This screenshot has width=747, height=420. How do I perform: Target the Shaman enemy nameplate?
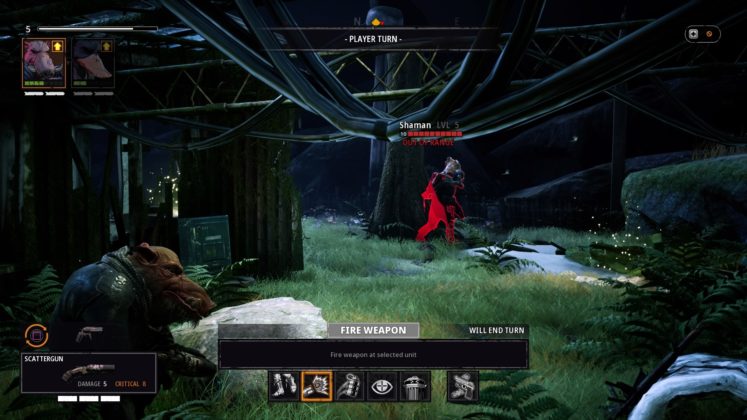[x=430, y=126]
